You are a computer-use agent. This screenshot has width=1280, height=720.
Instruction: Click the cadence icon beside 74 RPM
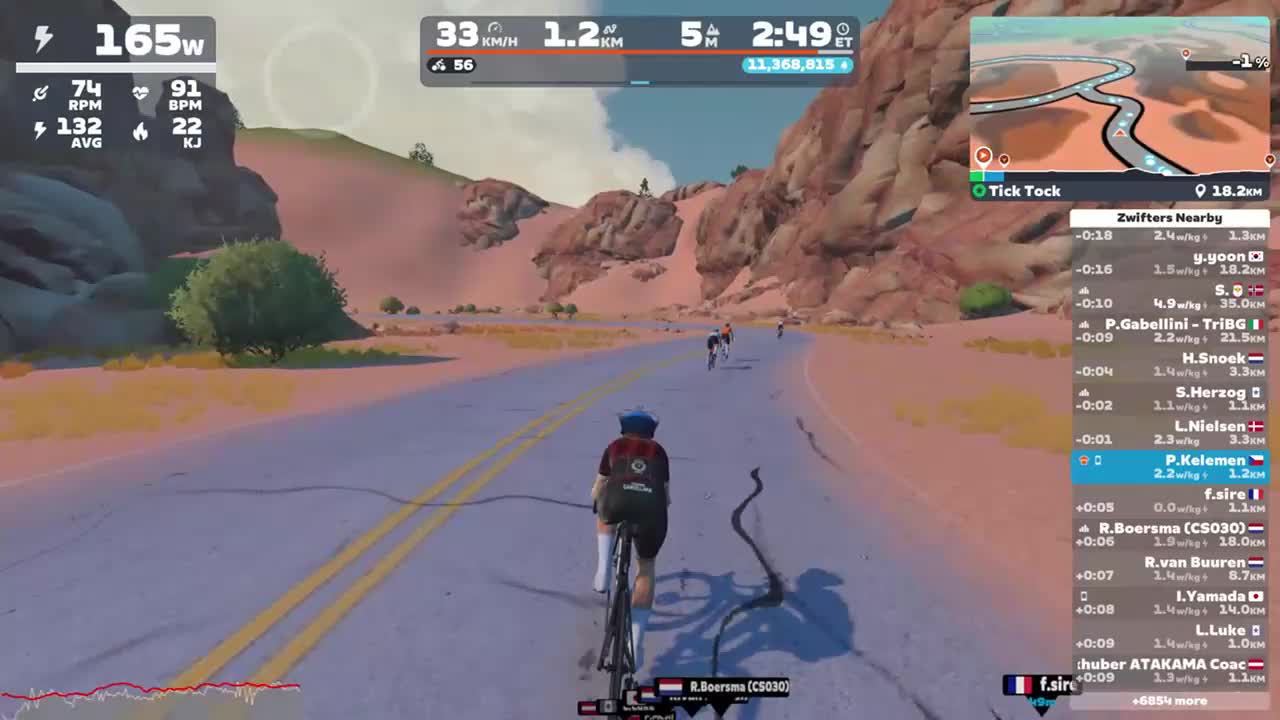(x=42, y=94)
